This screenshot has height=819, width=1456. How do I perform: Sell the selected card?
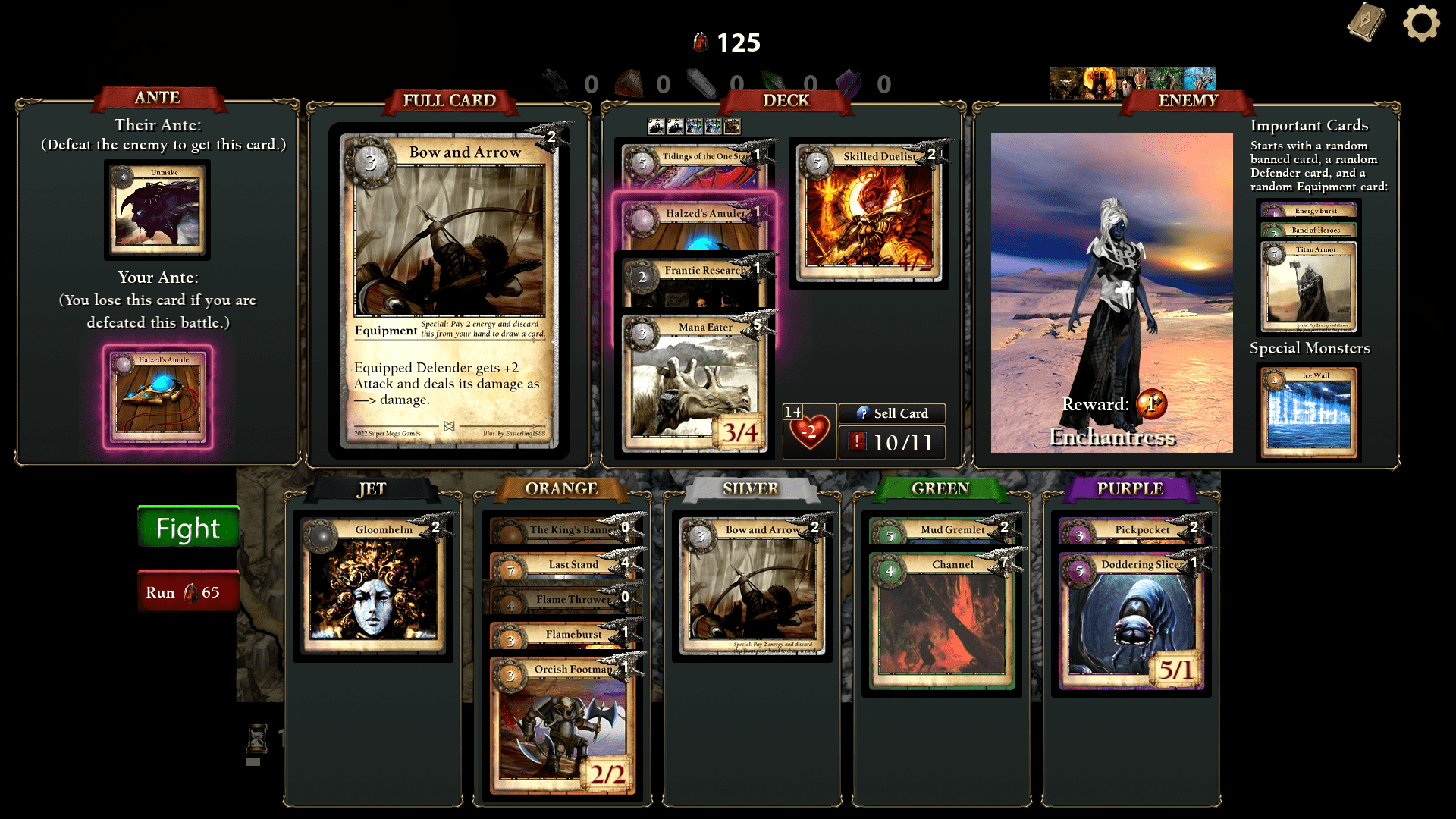[892, 413]
